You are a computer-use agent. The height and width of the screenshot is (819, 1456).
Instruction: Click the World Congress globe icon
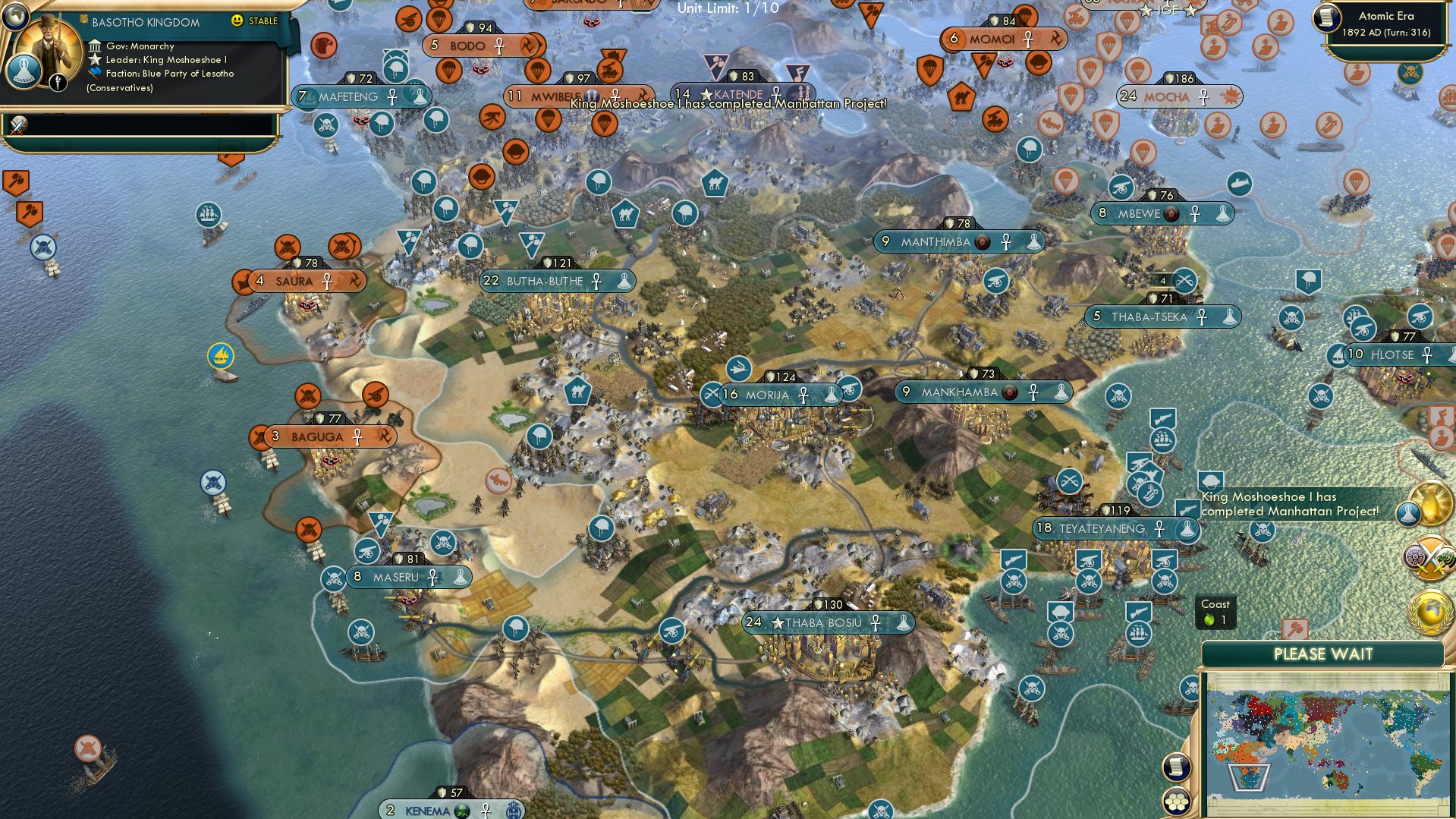click(1429, 613)
